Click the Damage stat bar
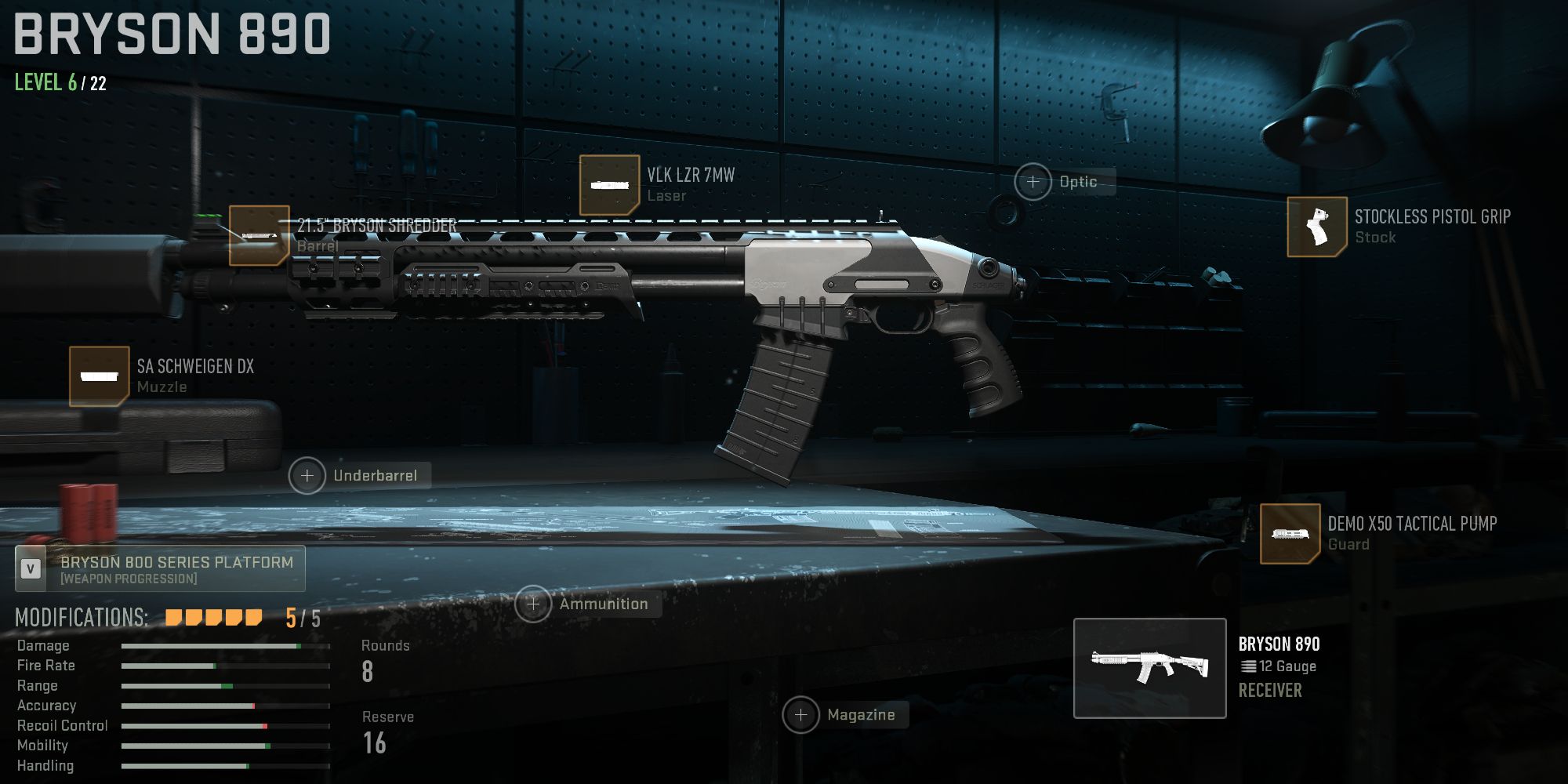 click(212, 645)
